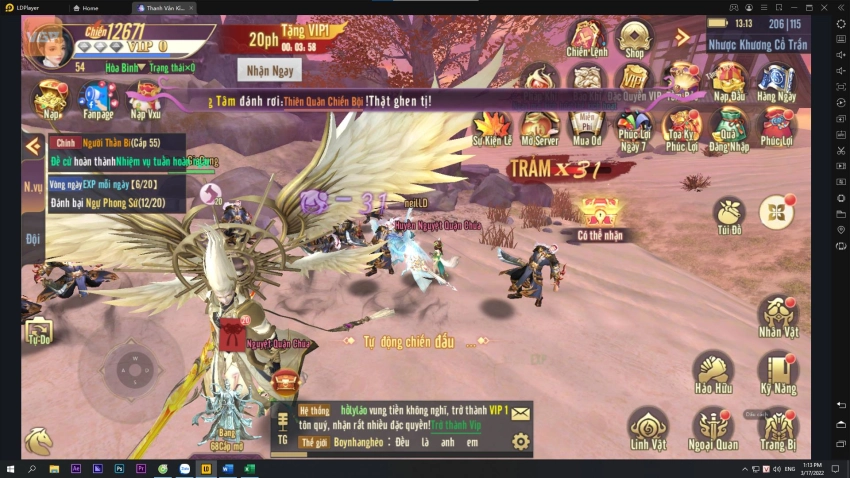
Task: Open the chat settings gear
Action: [520, 441]
